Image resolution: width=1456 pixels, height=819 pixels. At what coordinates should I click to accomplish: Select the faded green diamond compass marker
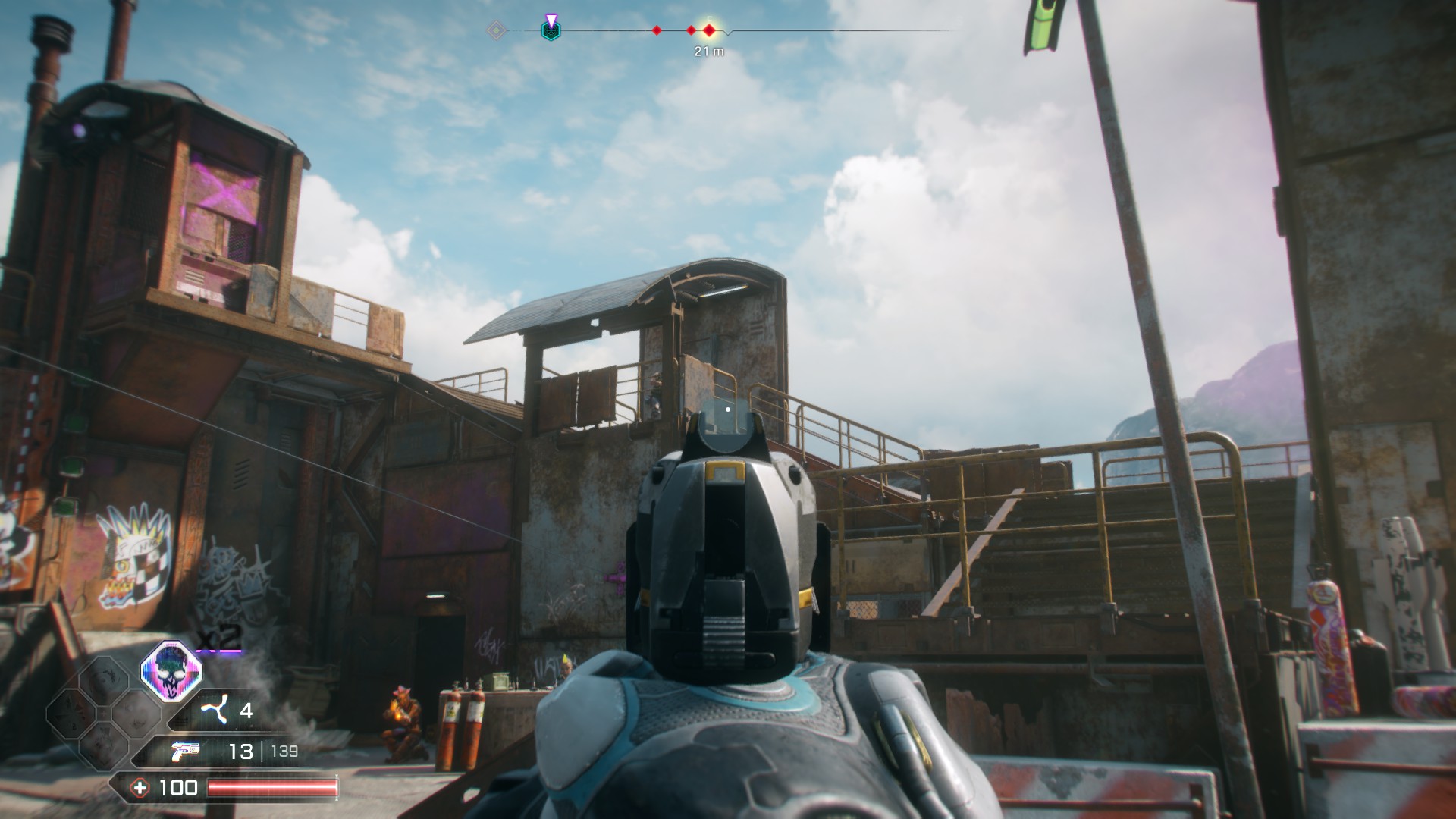pos(496,30)
